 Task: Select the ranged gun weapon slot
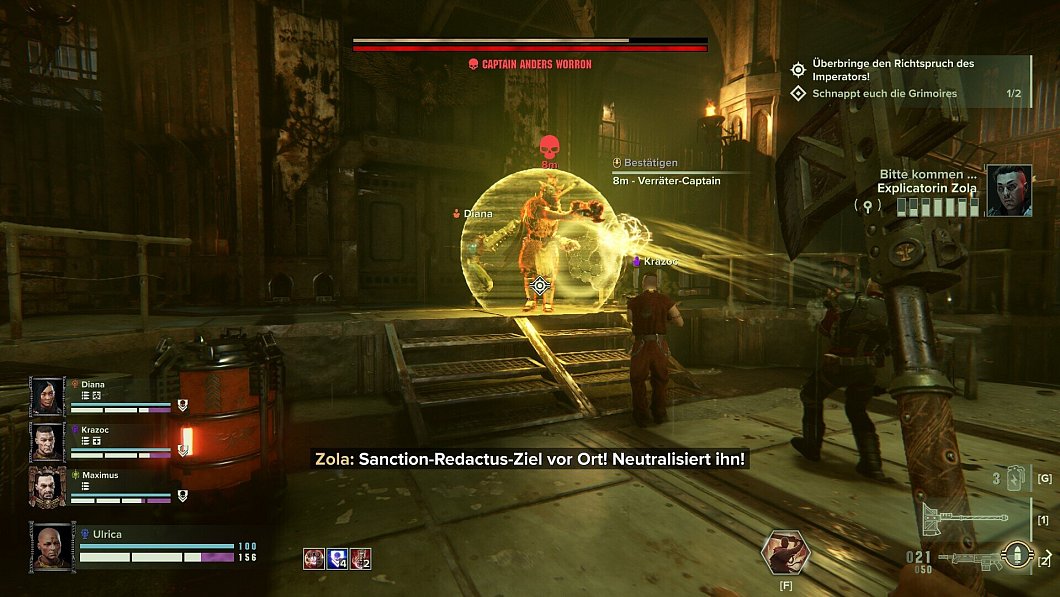pyautogui.click(x=985, y=556)
